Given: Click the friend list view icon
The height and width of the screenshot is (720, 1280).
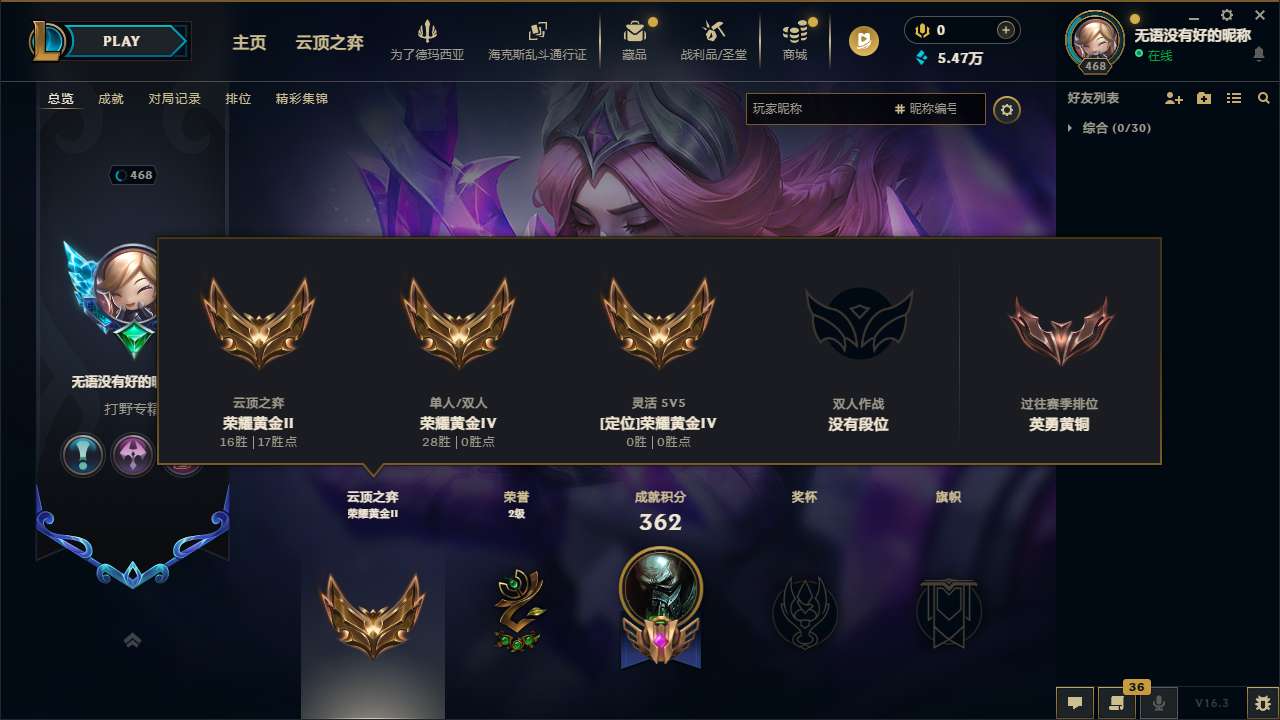Looking at the screenshot, I should 1233,98.
